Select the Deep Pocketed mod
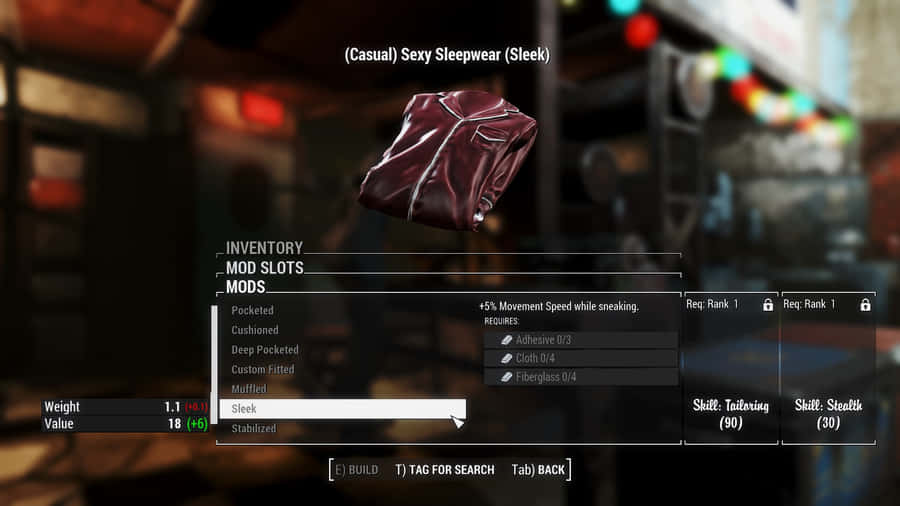900x506 pixels. (265, 350)
